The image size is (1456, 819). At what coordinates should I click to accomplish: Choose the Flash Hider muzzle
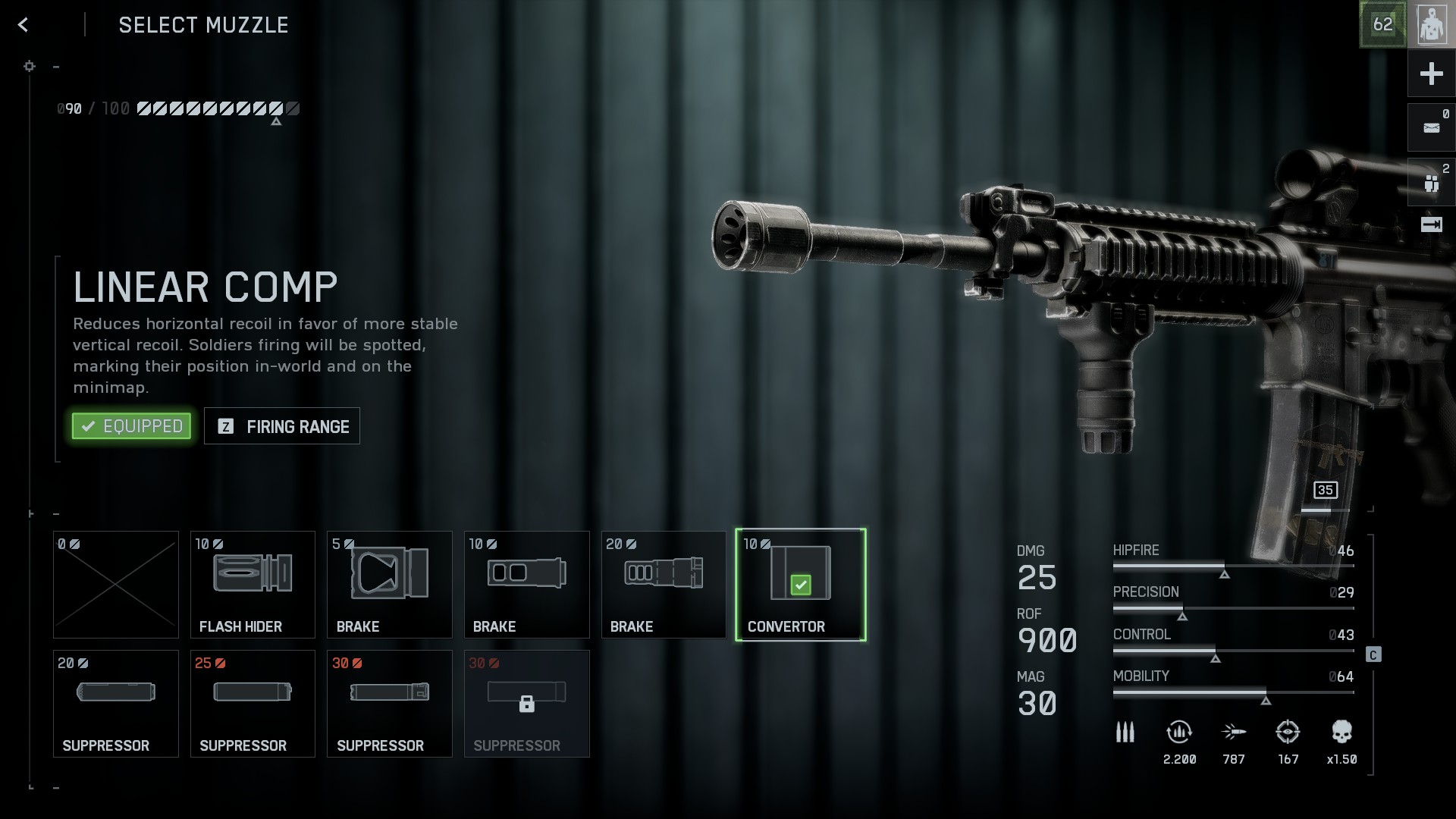(253, 585)
